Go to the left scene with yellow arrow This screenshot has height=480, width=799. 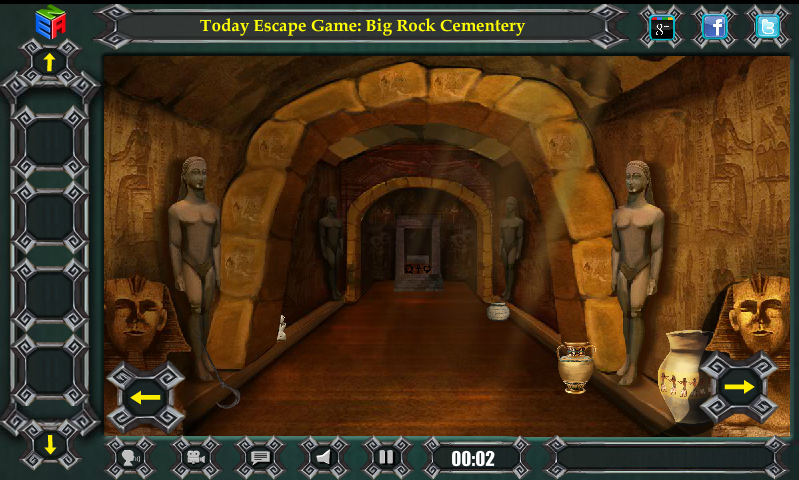coord(146,397)
